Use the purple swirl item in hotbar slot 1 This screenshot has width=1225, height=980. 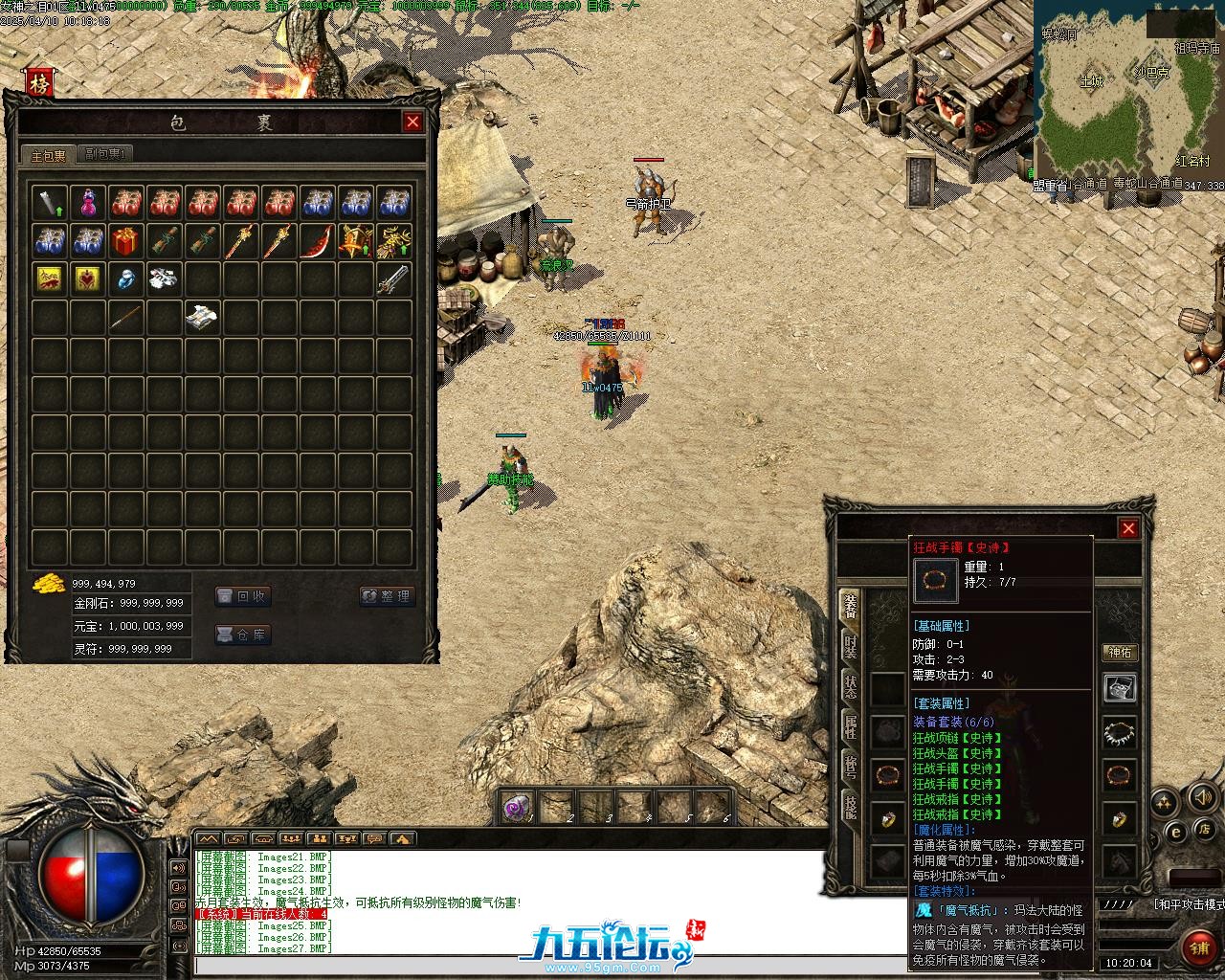518,807
